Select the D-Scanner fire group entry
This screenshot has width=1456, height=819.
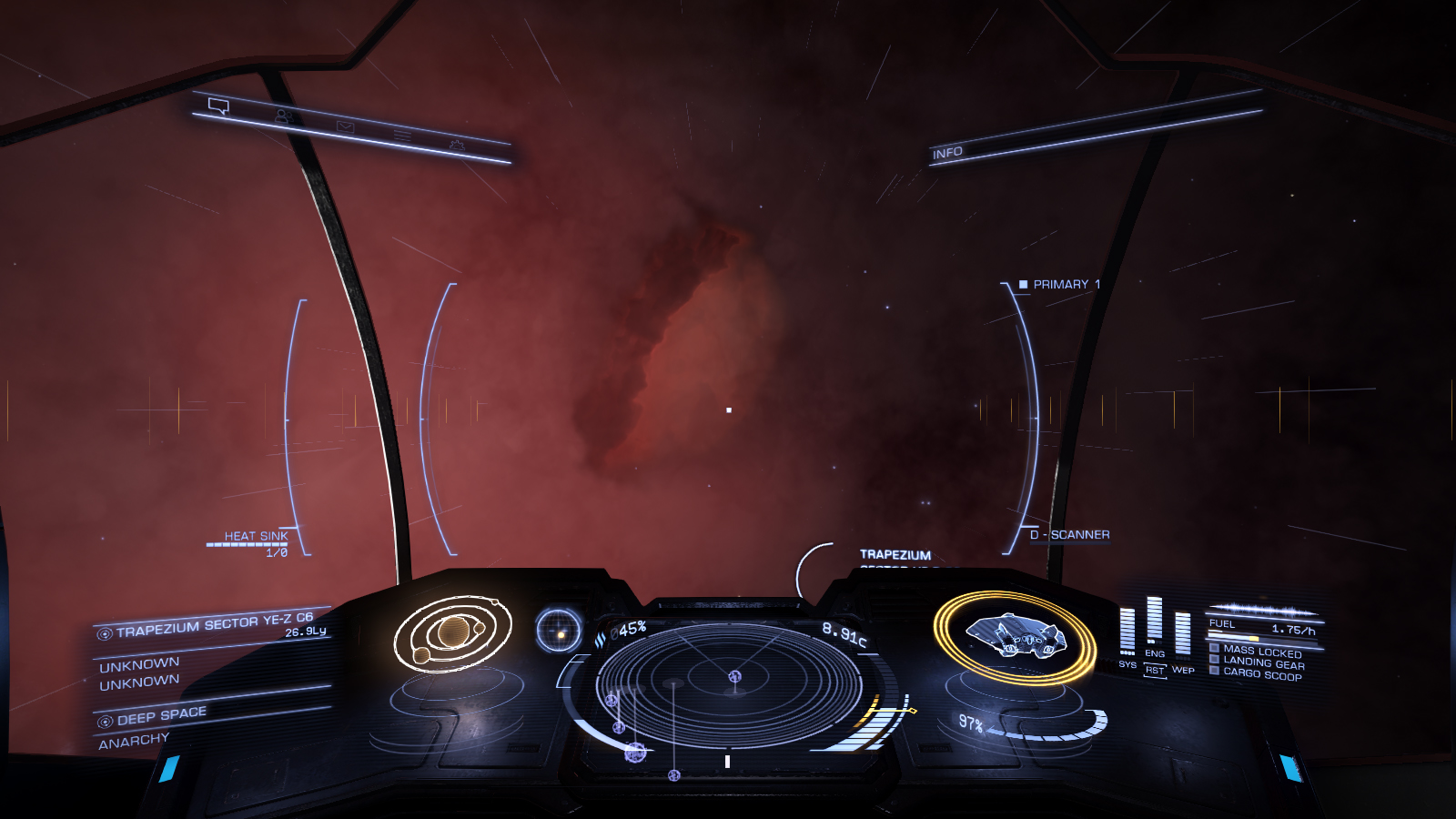point(1069,535)
